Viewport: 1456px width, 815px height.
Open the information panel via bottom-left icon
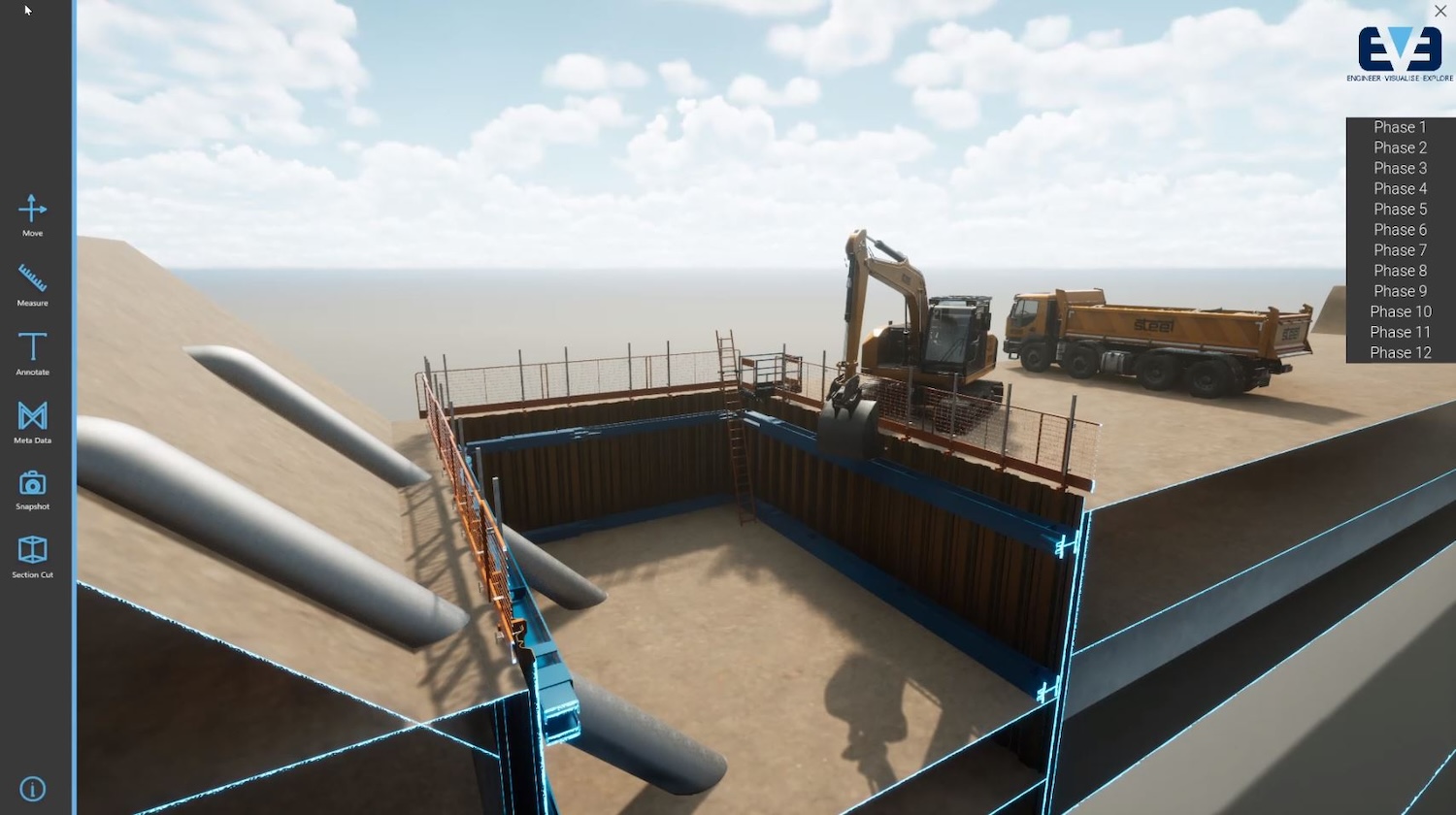32,788
